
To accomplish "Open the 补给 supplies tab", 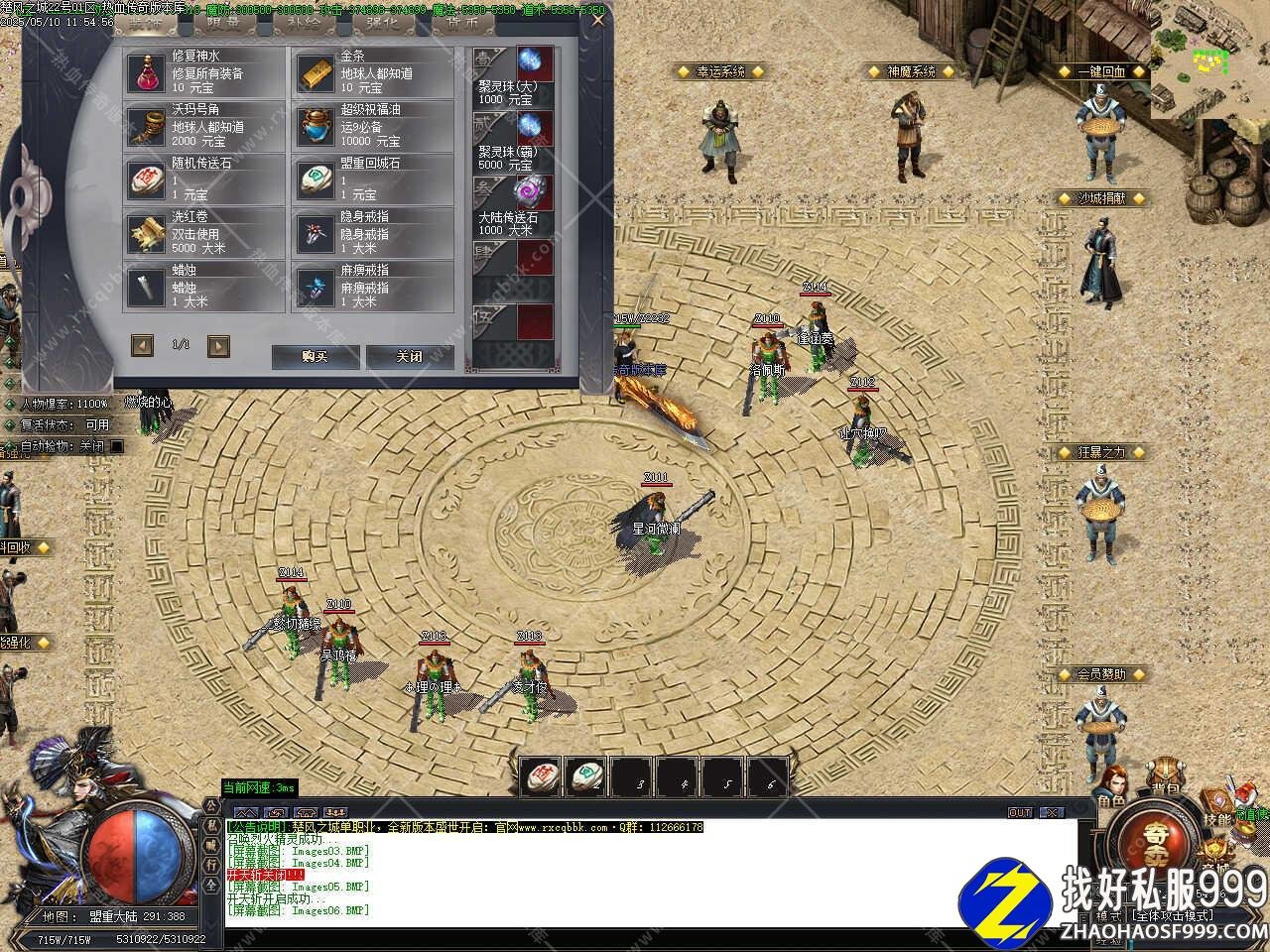I will coord(301,23).
